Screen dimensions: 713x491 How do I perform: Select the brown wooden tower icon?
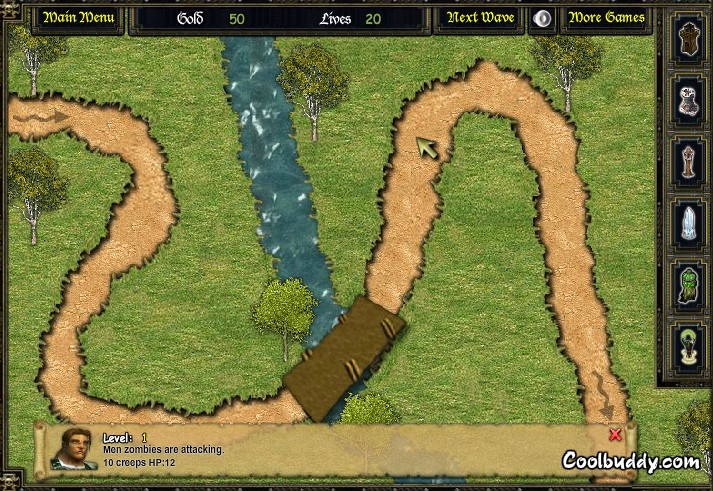687,42
